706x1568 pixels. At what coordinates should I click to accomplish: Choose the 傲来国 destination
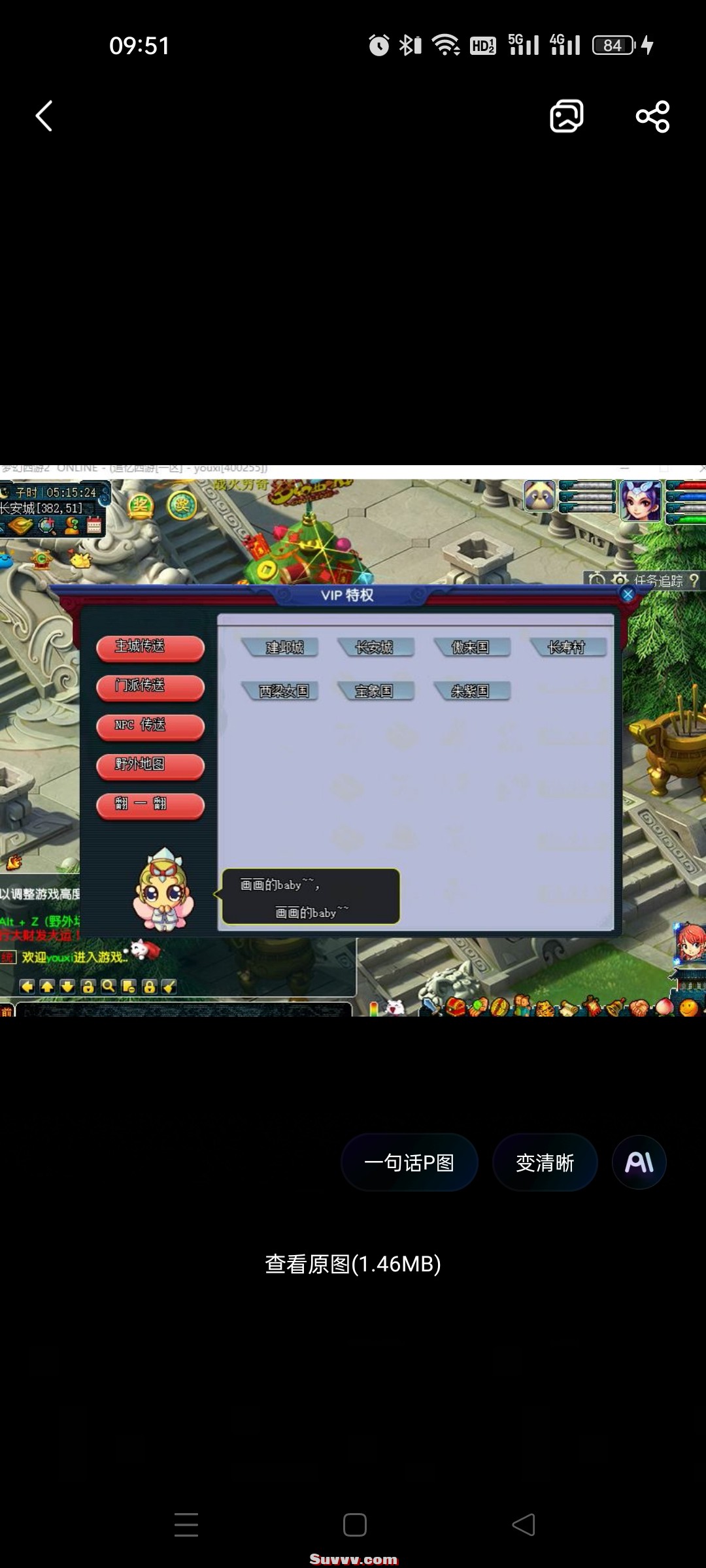(x=471, y=647)
